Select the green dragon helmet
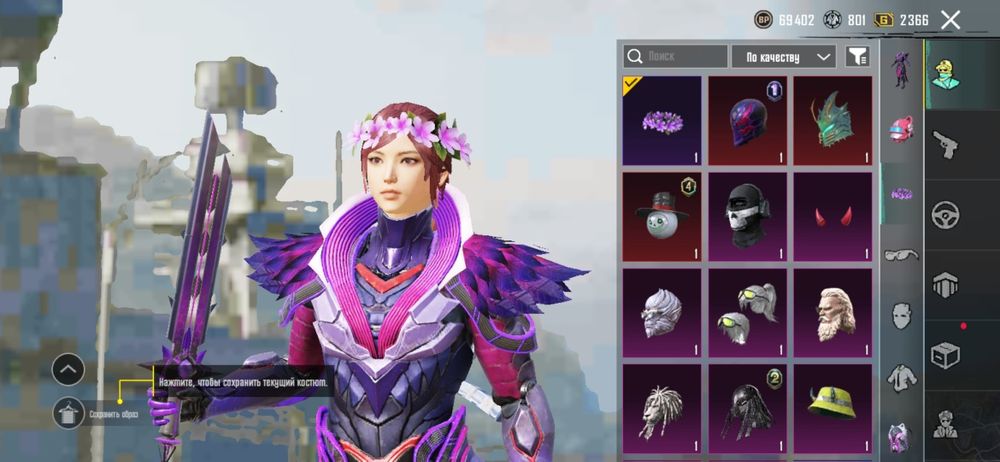 click(833, 121)
